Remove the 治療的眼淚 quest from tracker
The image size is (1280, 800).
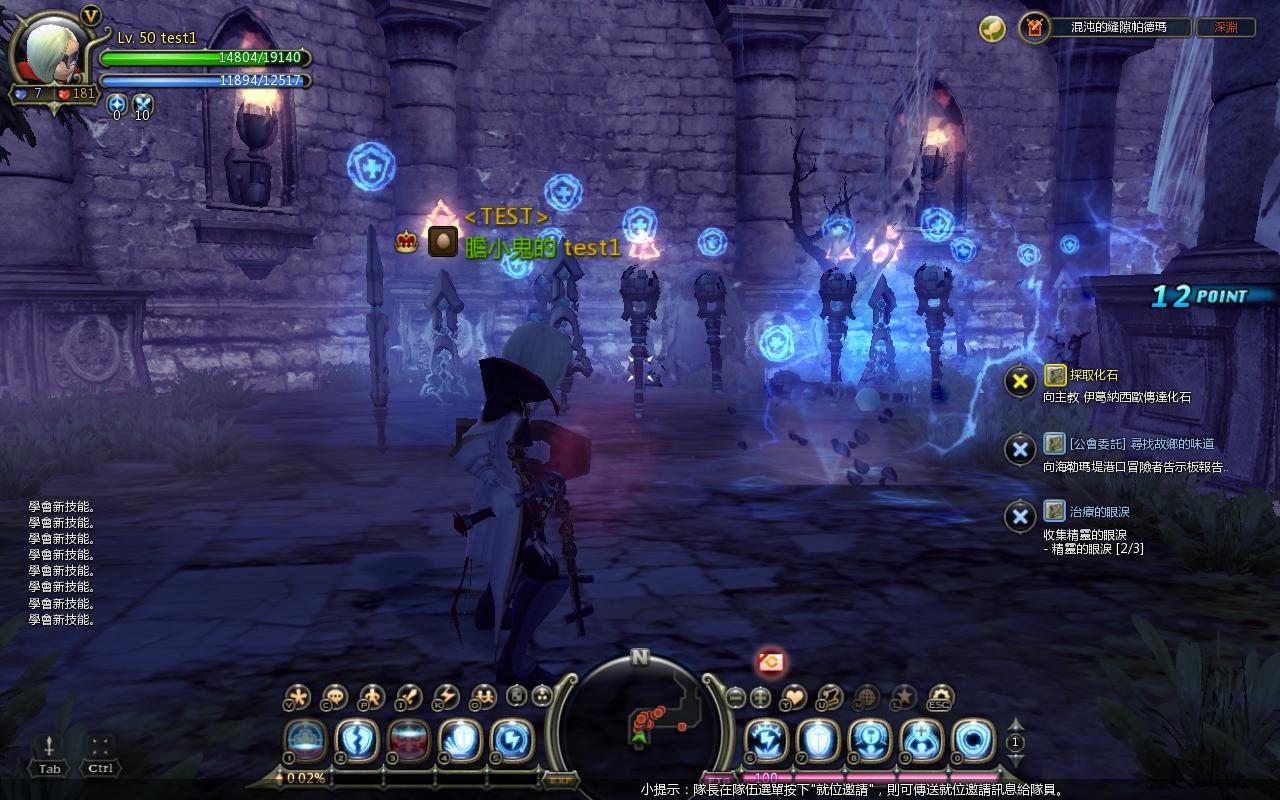point(1019,516)
